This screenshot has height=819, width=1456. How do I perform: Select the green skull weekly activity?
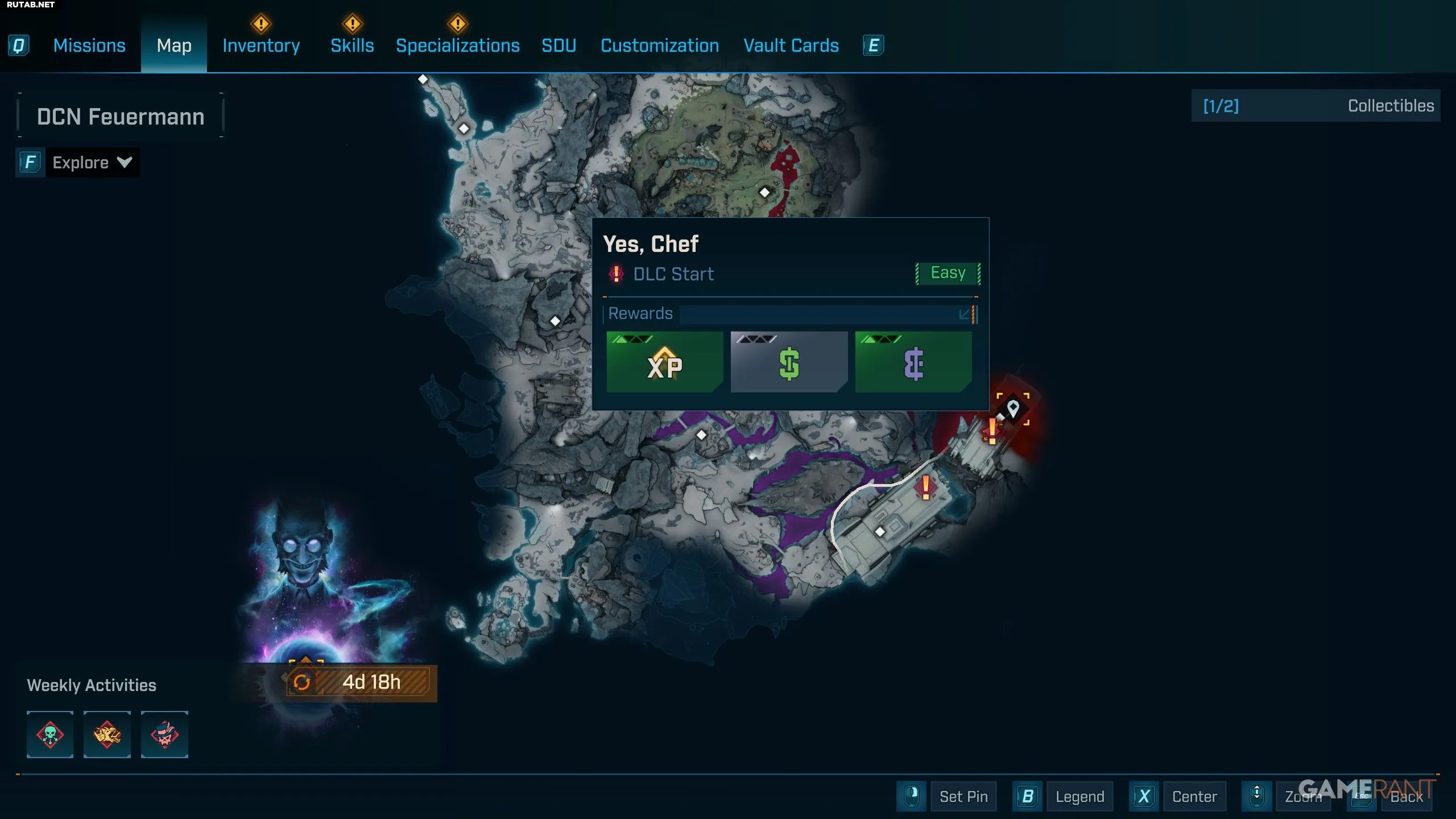pyautogui.click(x=50, y=734)
